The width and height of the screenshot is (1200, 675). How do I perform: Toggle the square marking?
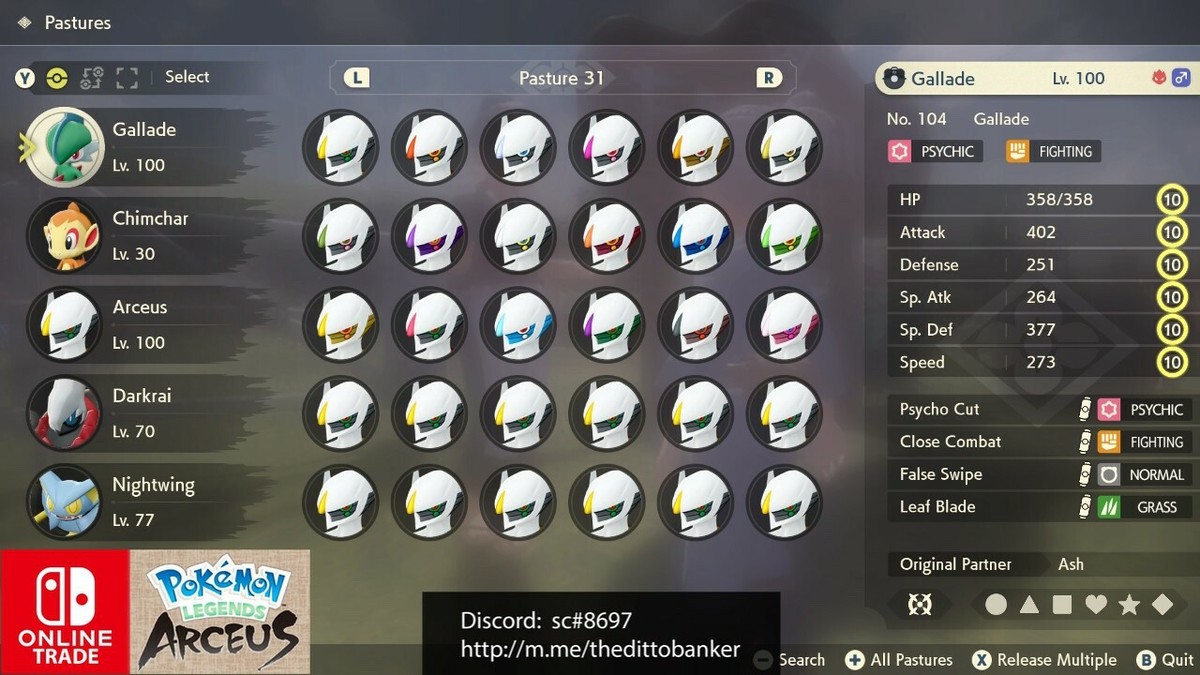[x=1062, y=605]
